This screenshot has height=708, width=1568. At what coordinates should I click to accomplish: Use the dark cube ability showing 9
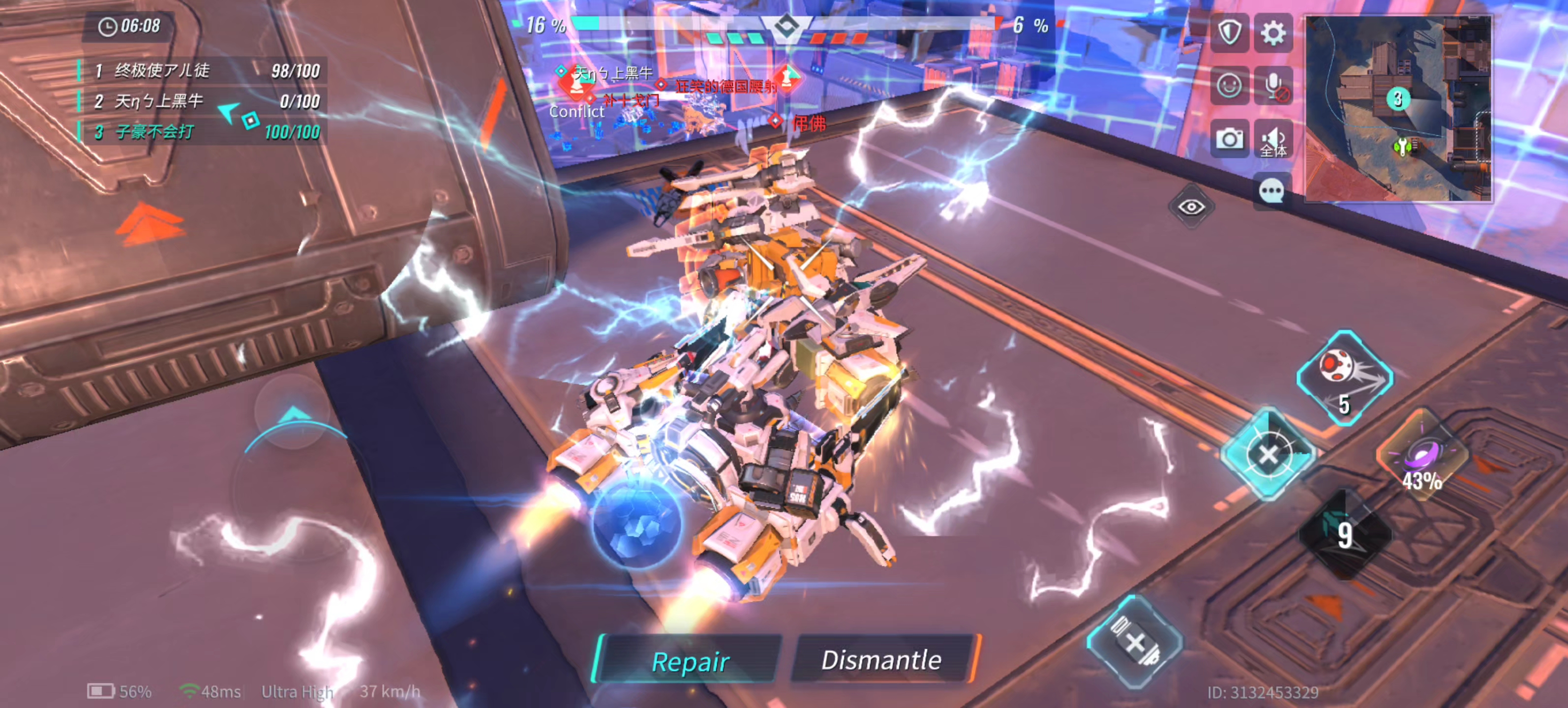[1345, 533]
